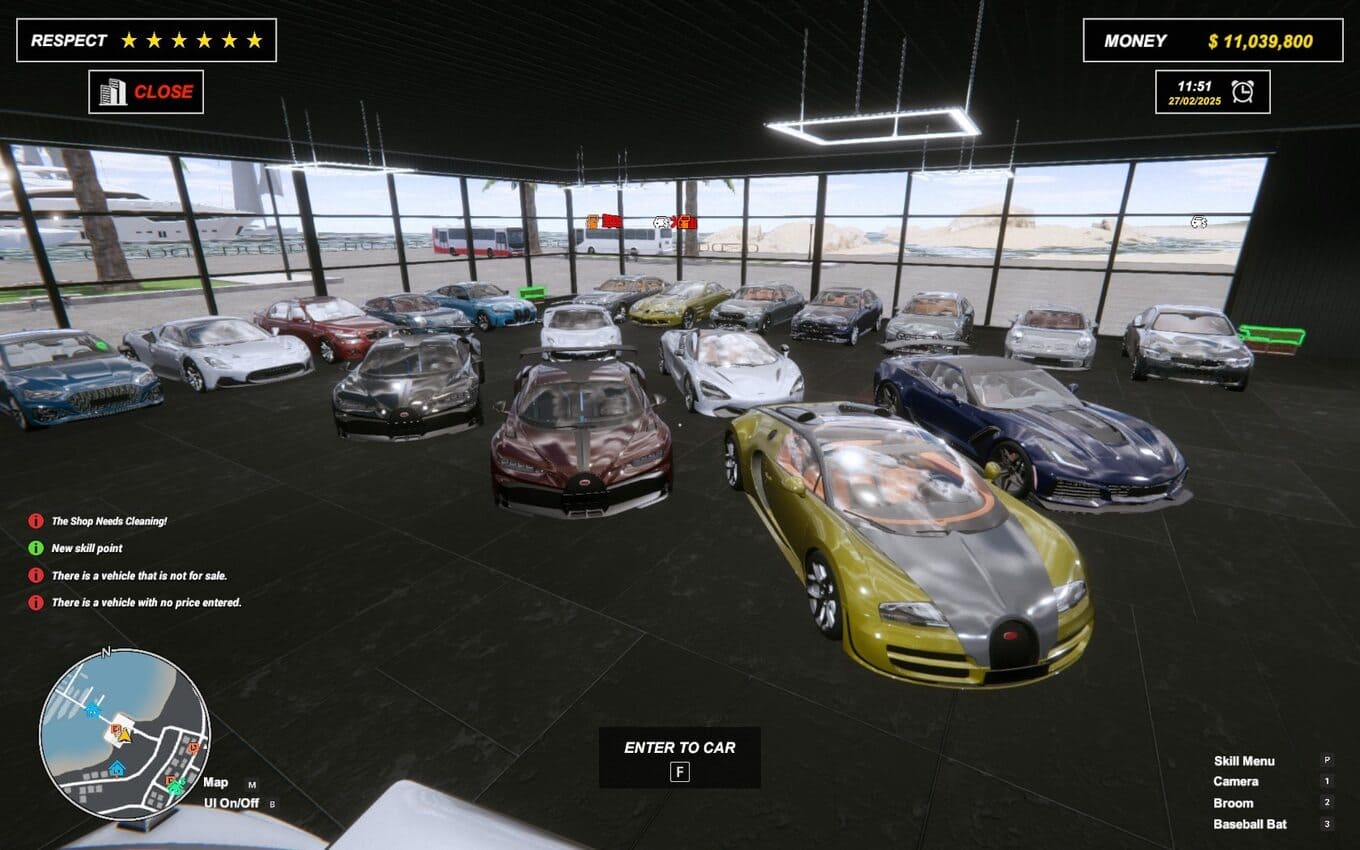
Task: Click the alarm clock icon
Action: pyautogui.click(x=1242, y=92)
